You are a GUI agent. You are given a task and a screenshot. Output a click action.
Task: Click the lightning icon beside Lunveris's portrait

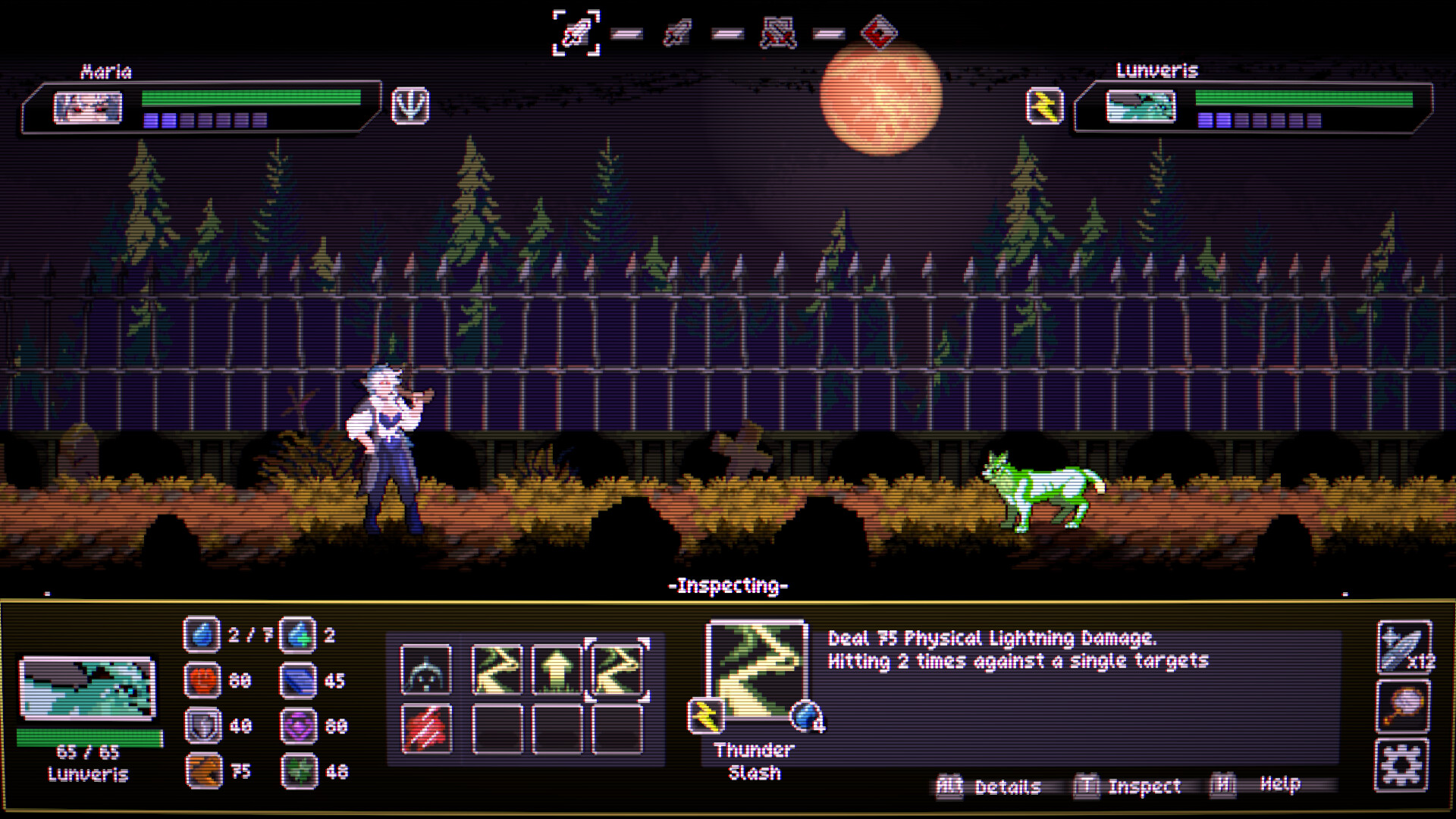click(x=1045, y=105)
